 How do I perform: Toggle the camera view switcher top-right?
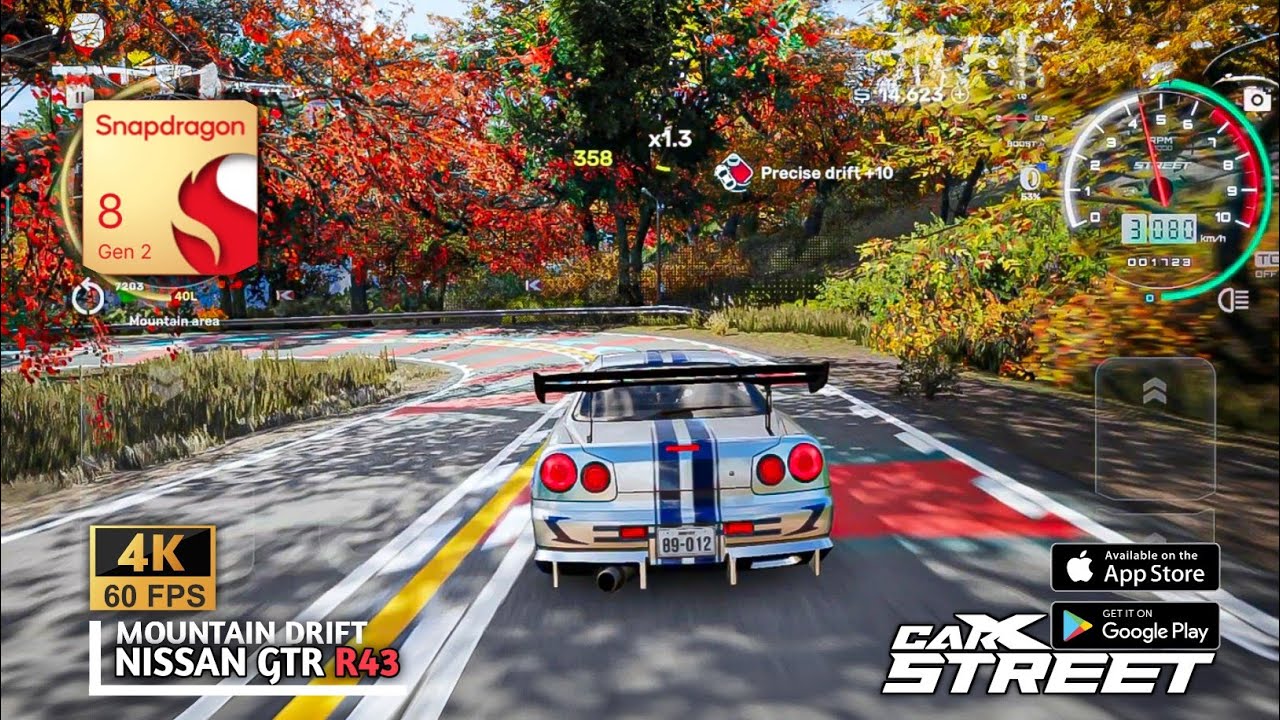coord(1255,101)
